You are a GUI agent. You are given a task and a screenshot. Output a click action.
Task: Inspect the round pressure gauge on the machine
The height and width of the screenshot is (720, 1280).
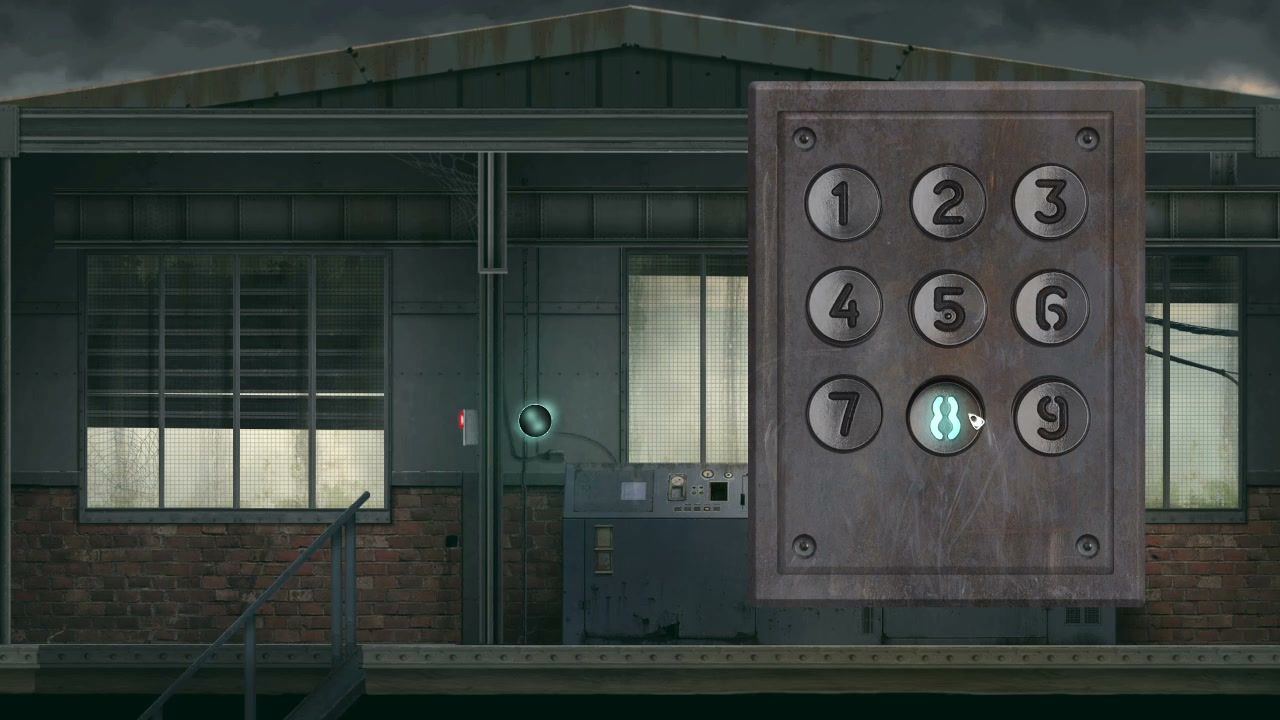click(676, 483)
